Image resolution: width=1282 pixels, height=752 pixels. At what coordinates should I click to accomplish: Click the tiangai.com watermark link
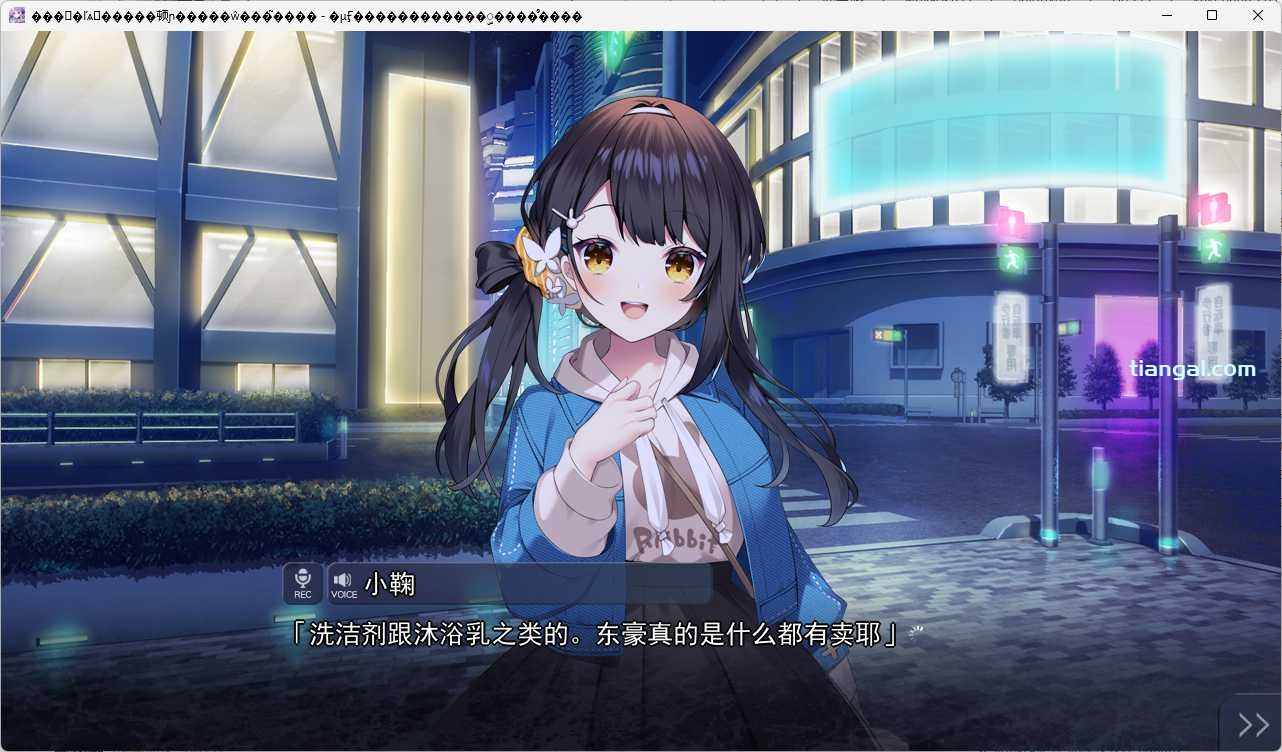coord(1190,368)
